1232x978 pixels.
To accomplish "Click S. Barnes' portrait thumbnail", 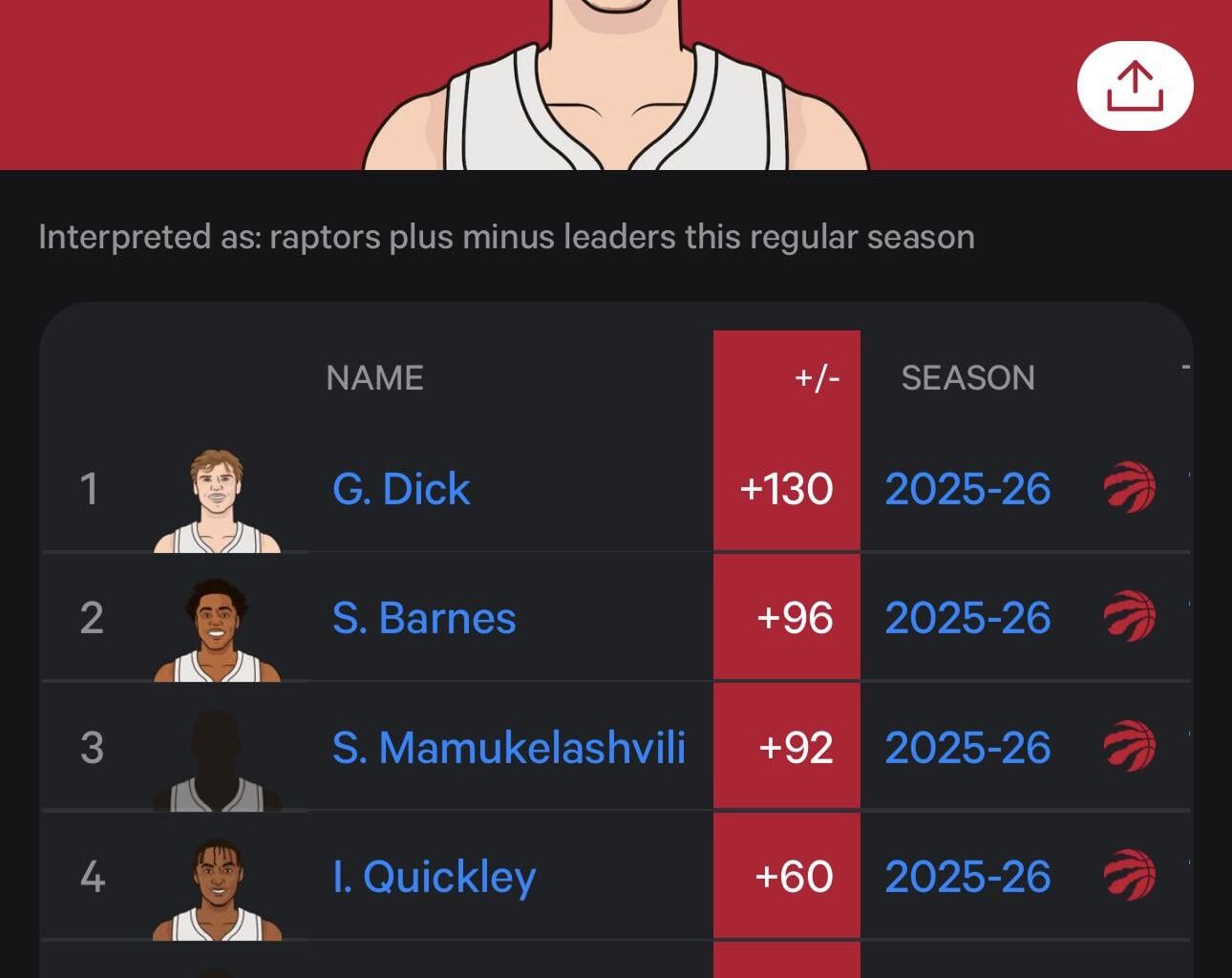I will (218, 630).
